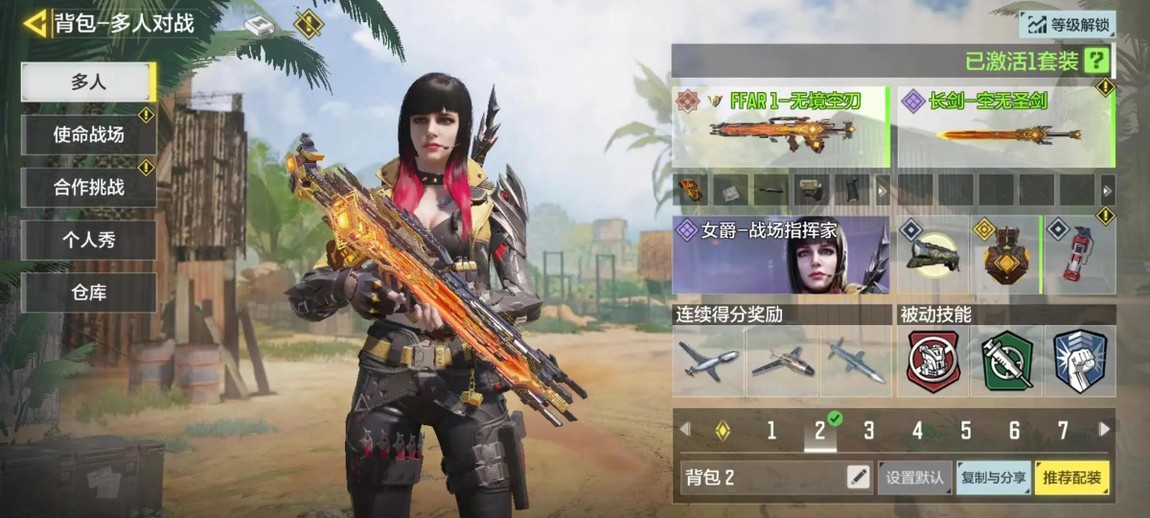The image size is (1150, 518).
Task: Go back using the yellow arrow
Action: coord(36,22)
